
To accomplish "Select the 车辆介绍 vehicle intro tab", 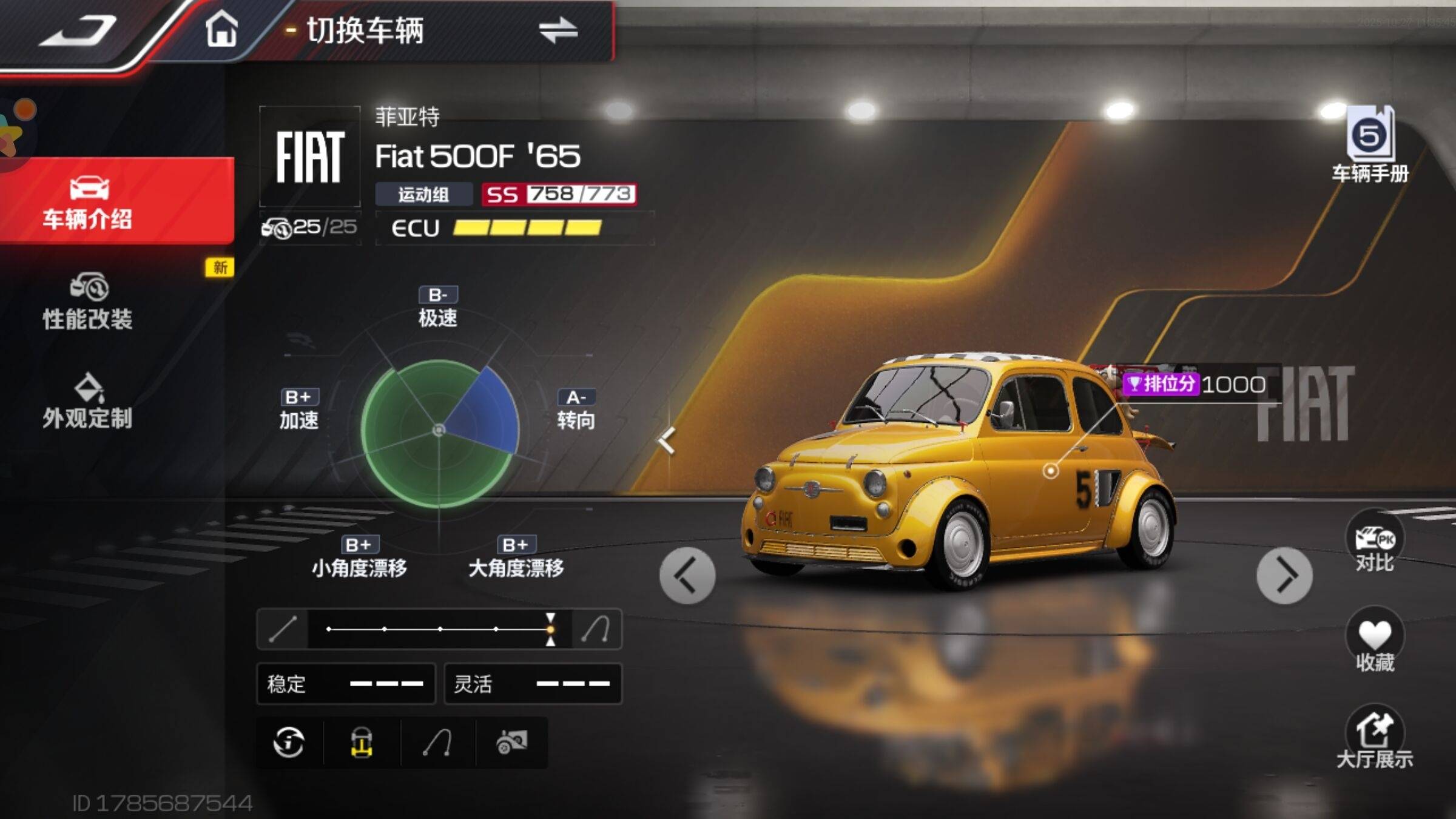I will pos(88,202).
